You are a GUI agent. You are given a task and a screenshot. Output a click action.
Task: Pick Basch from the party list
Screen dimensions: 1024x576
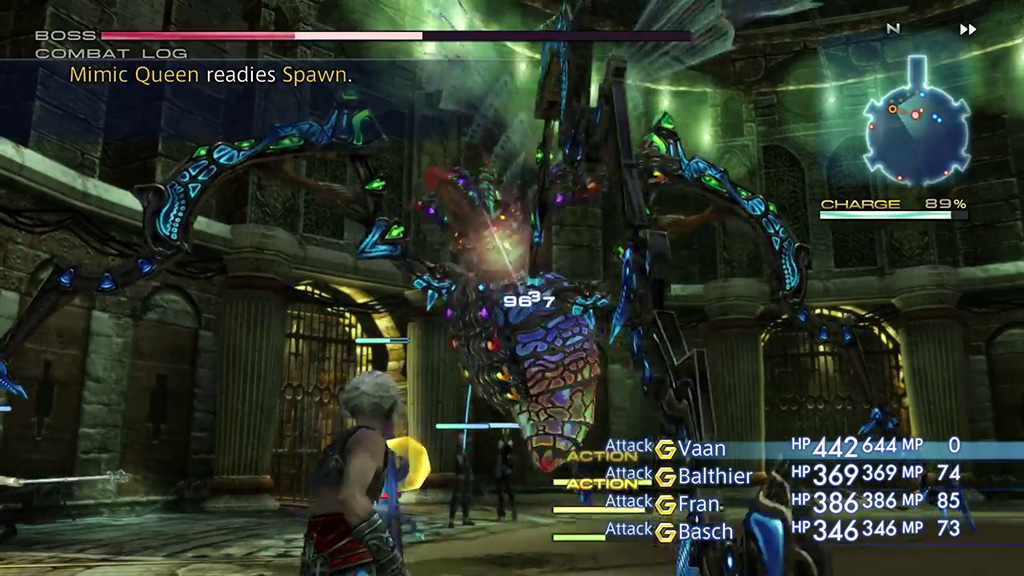tap(705, 532)
